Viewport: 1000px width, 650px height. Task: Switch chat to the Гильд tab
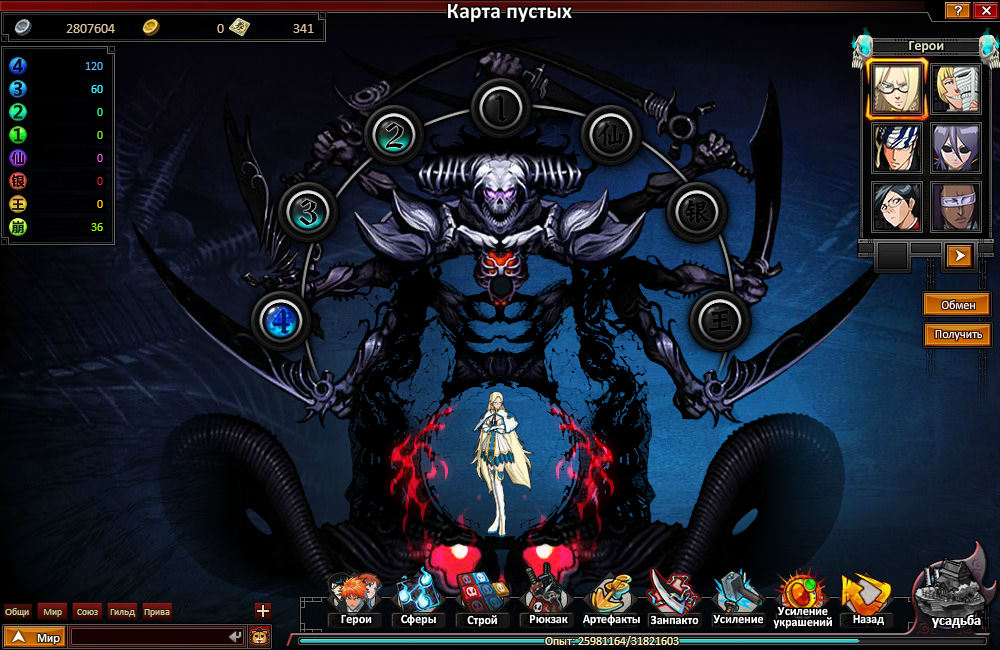click(122, 611)
